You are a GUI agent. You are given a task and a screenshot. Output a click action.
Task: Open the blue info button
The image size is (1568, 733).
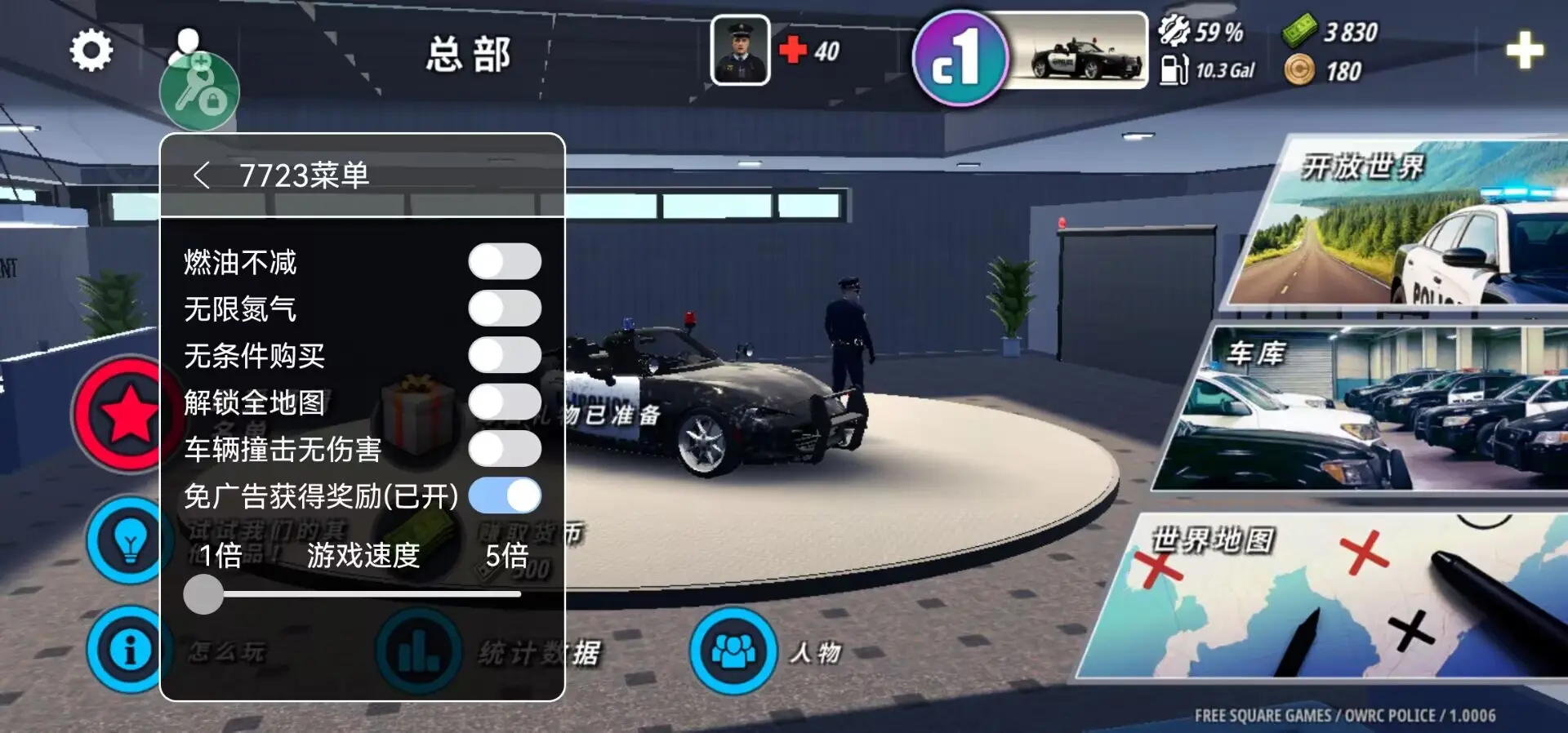tap(129, 650)
